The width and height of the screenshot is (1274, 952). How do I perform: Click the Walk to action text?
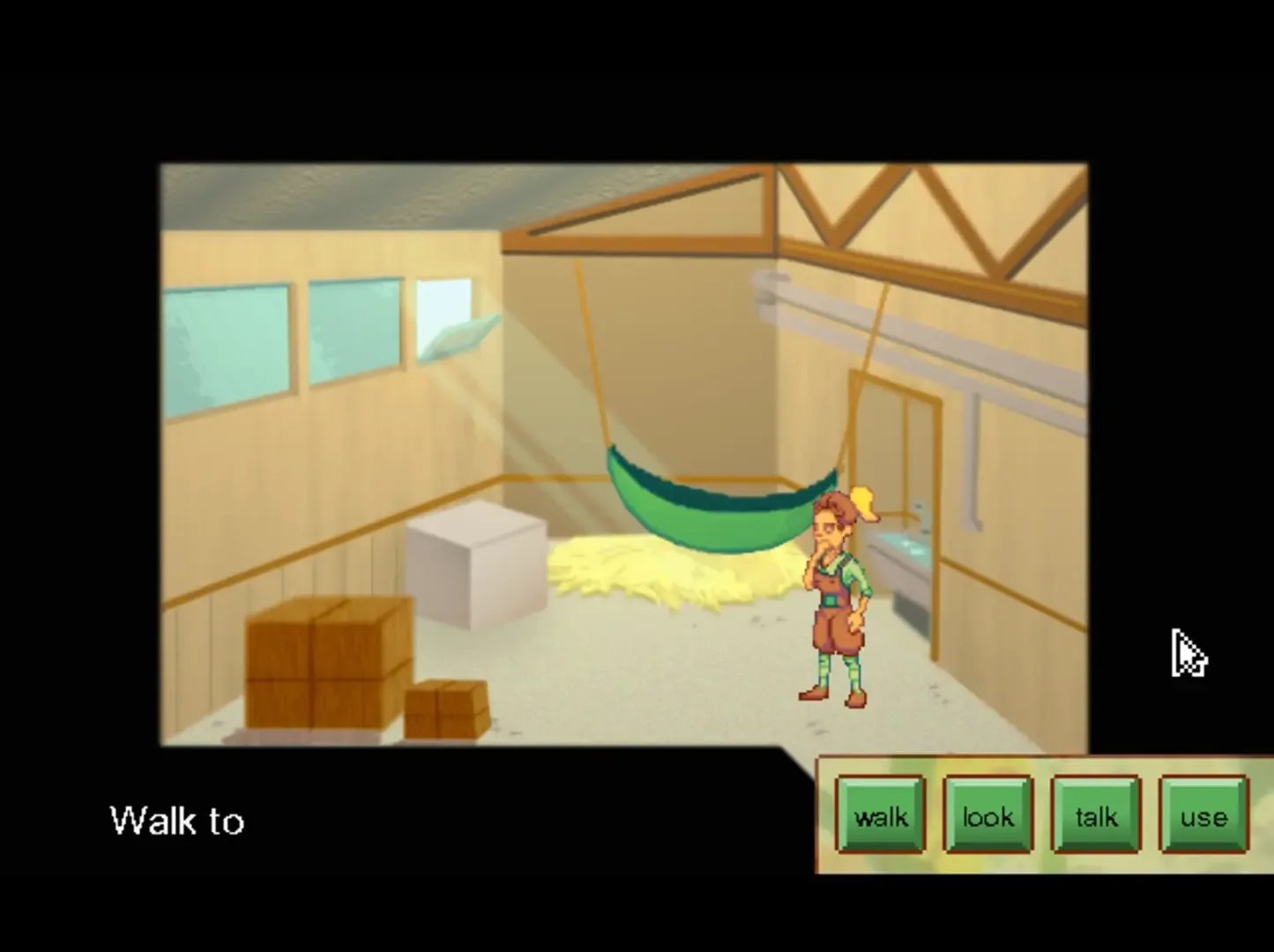click(x=176, y=820)
